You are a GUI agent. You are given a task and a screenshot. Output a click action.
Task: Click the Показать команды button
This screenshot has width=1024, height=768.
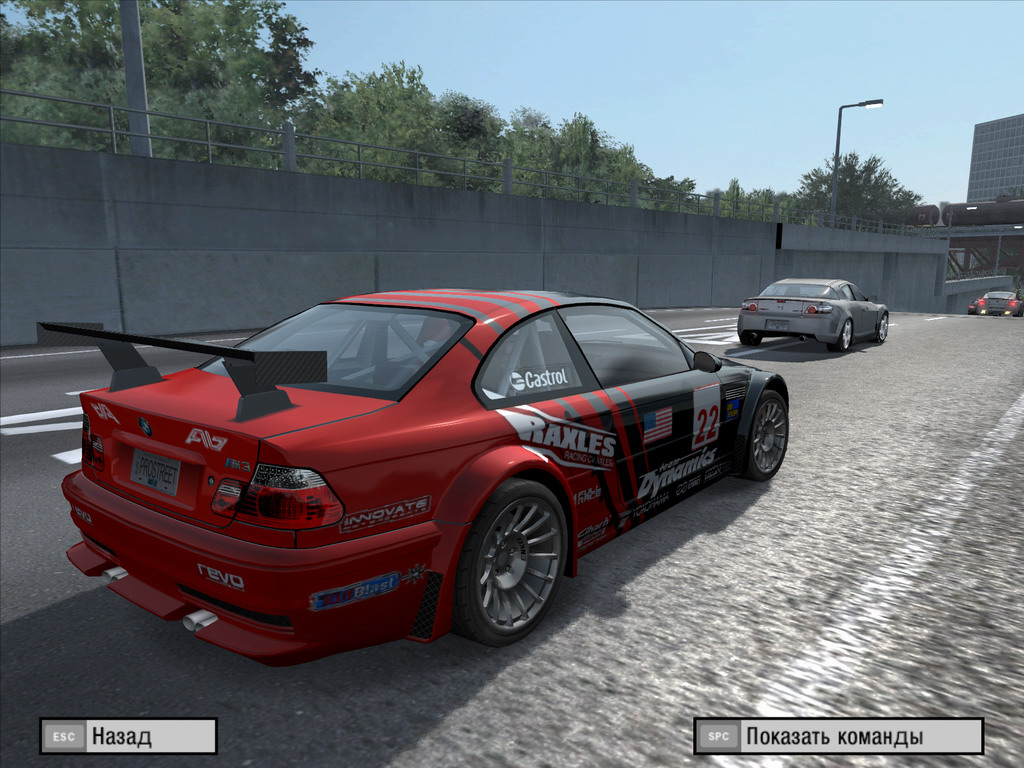coord(838,736)
